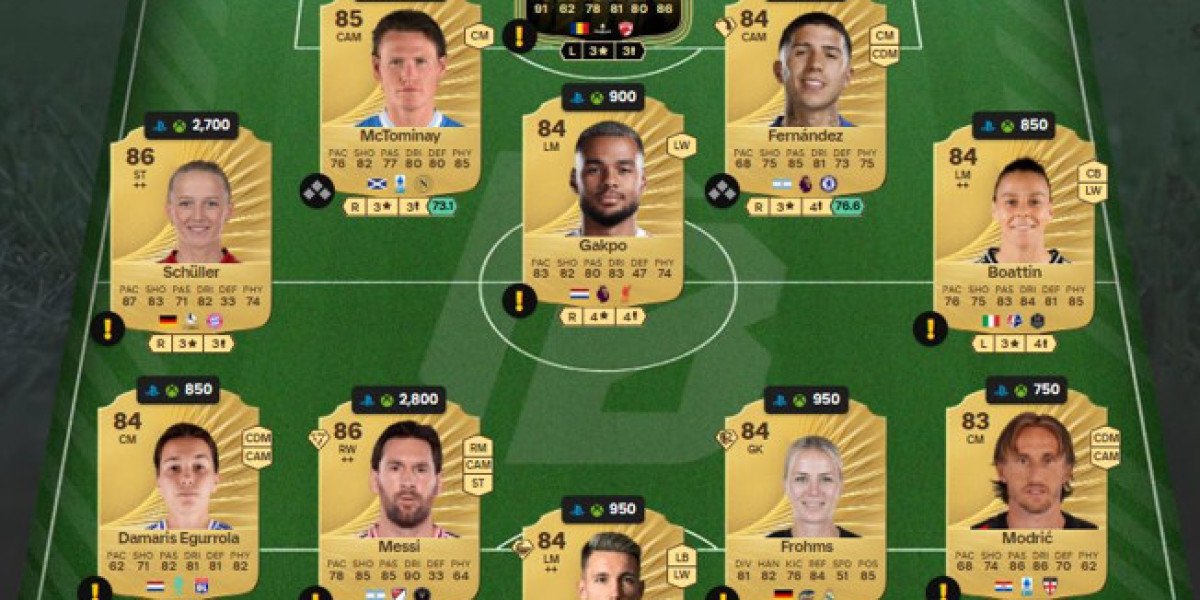1200x600 pixels.
Task: Click Messi's 2,800 price tag
Action: pos(398,400)
